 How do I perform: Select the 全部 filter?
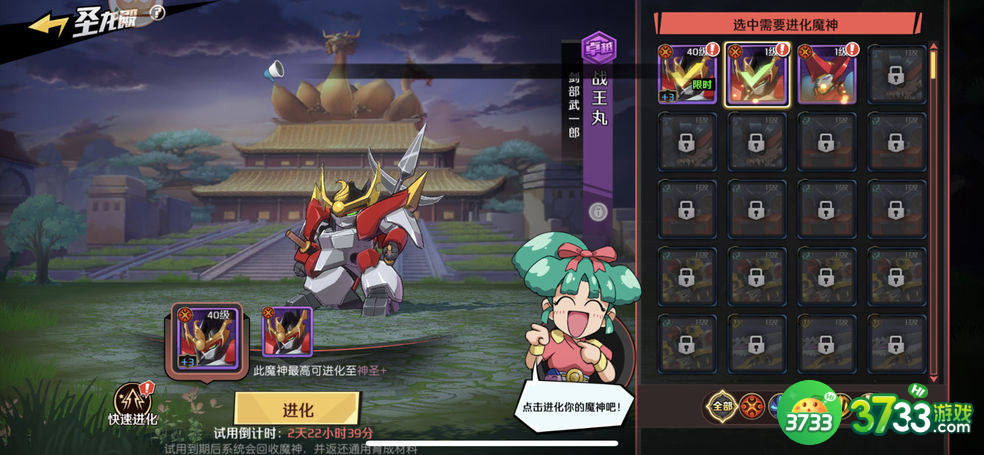click(x=722, y=405)
